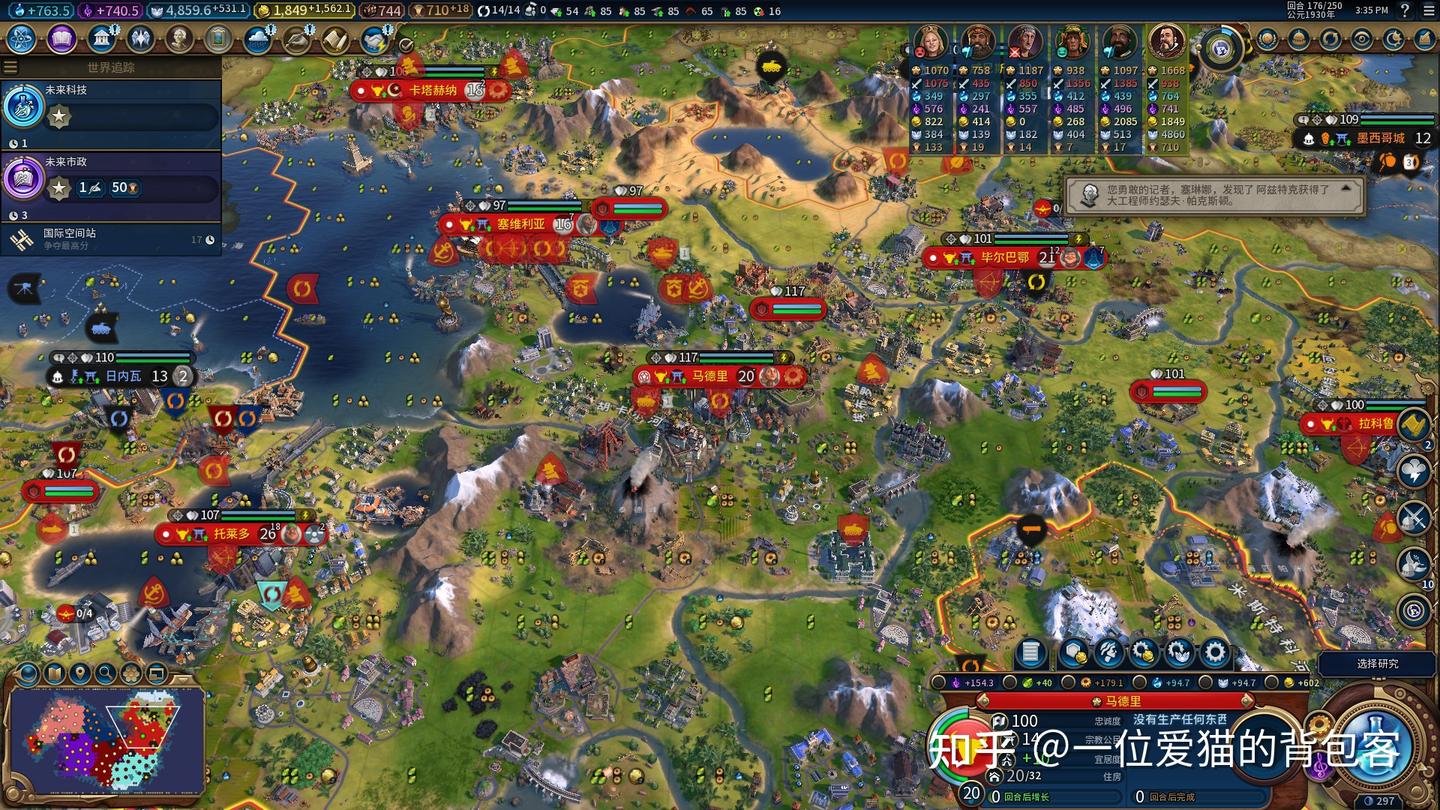1440x810 pixels.
Task: Open the Great People bust icon
Action: pyautogui.click(x=179, y=39)
